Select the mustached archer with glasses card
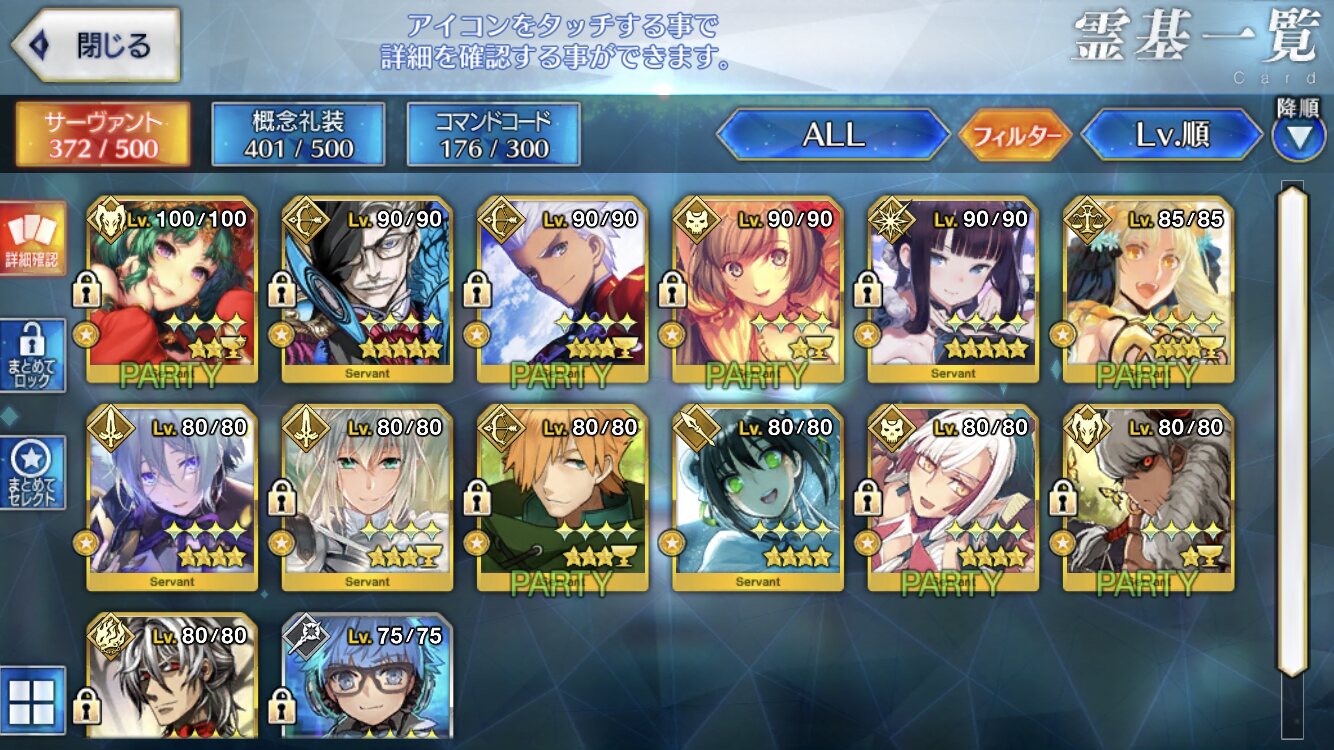Viewport: 1334px width, 750px height. point(367,290)
